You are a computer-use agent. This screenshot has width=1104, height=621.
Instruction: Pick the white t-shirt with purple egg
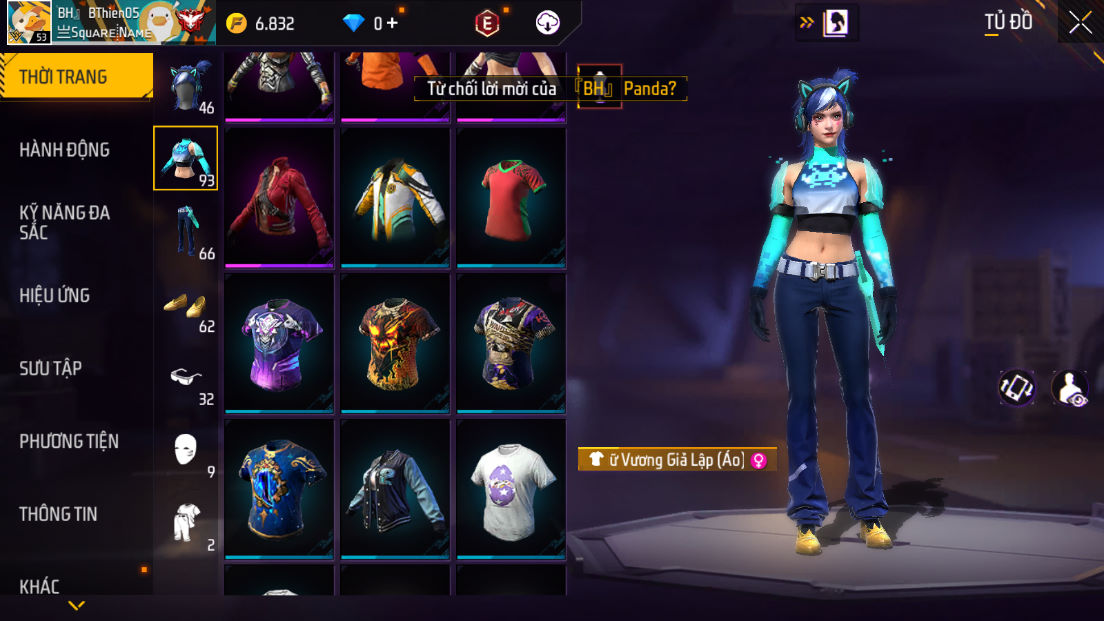point(511,488)
